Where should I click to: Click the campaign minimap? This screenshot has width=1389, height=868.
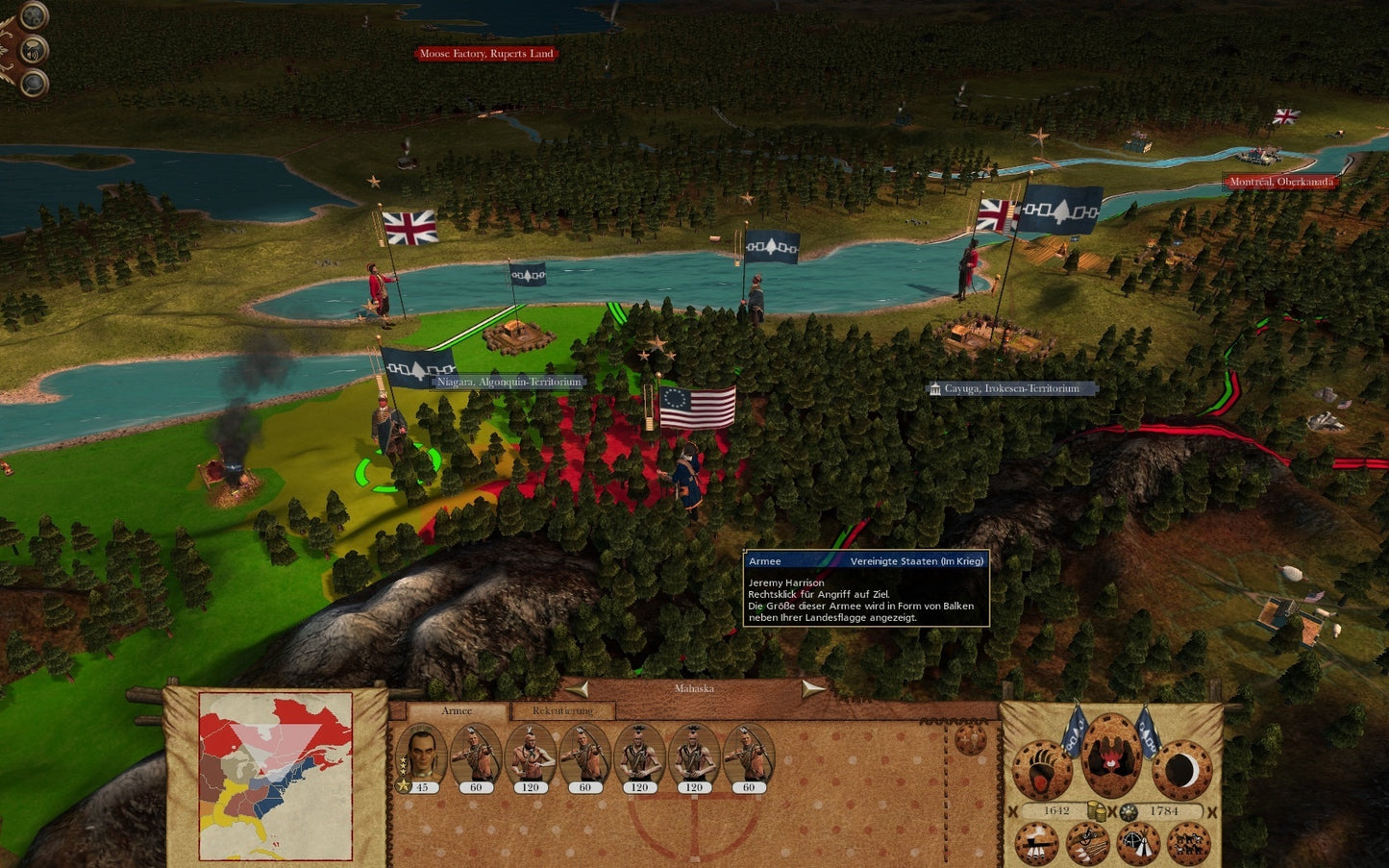point(275,776)
